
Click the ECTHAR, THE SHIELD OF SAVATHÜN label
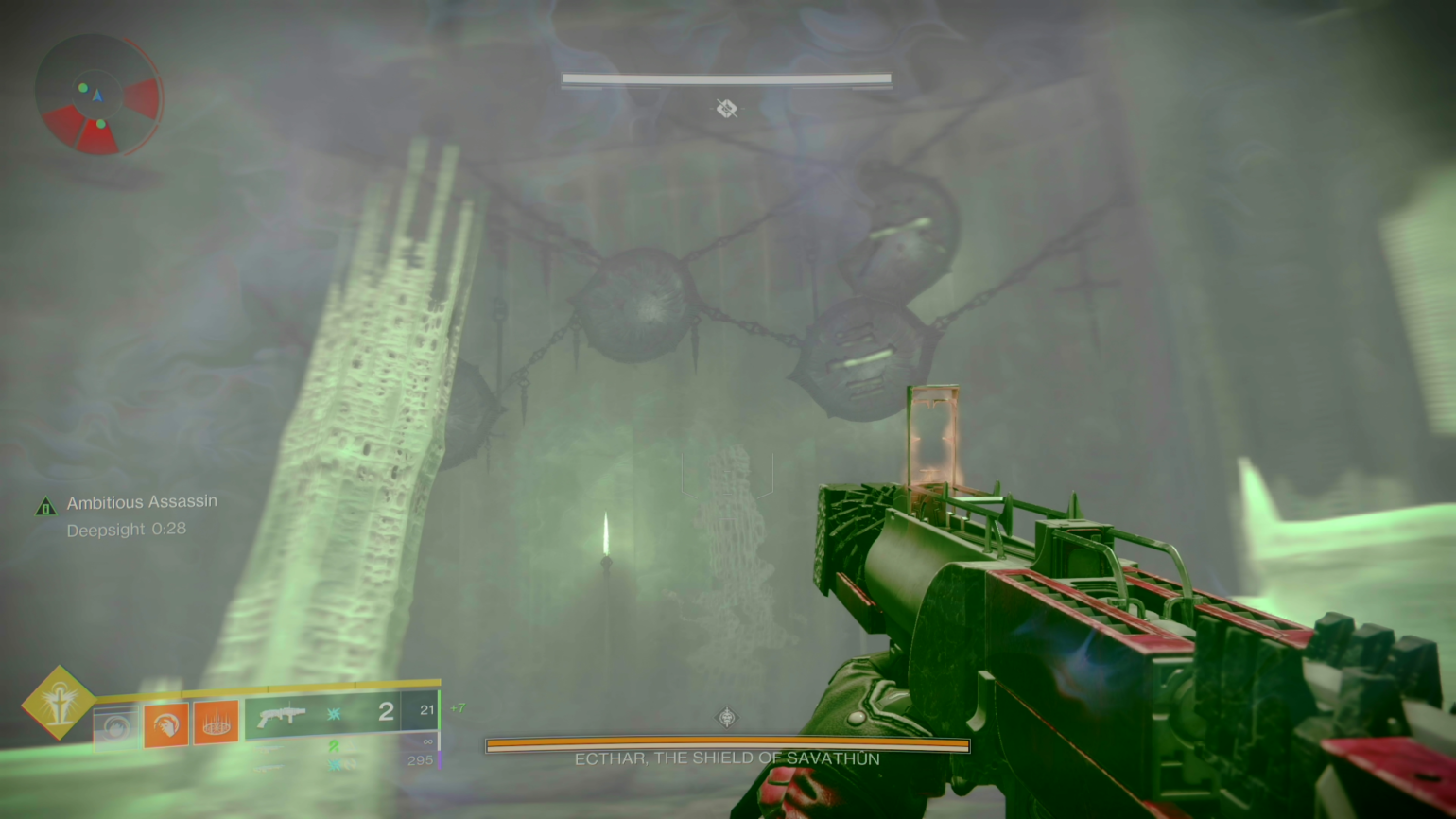[726, 758]
